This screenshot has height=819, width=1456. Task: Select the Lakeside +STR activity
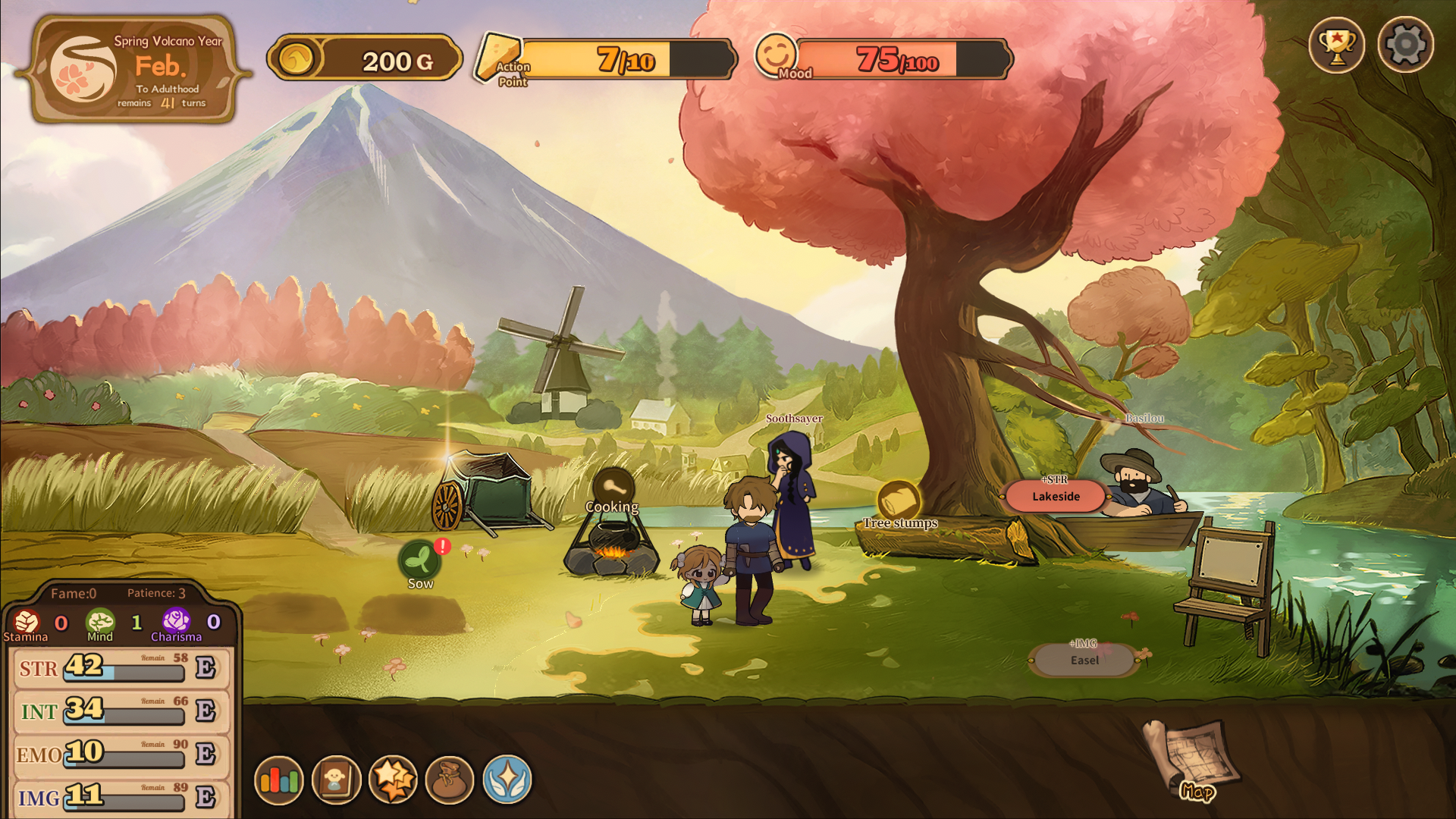[x=1055, y=497]
